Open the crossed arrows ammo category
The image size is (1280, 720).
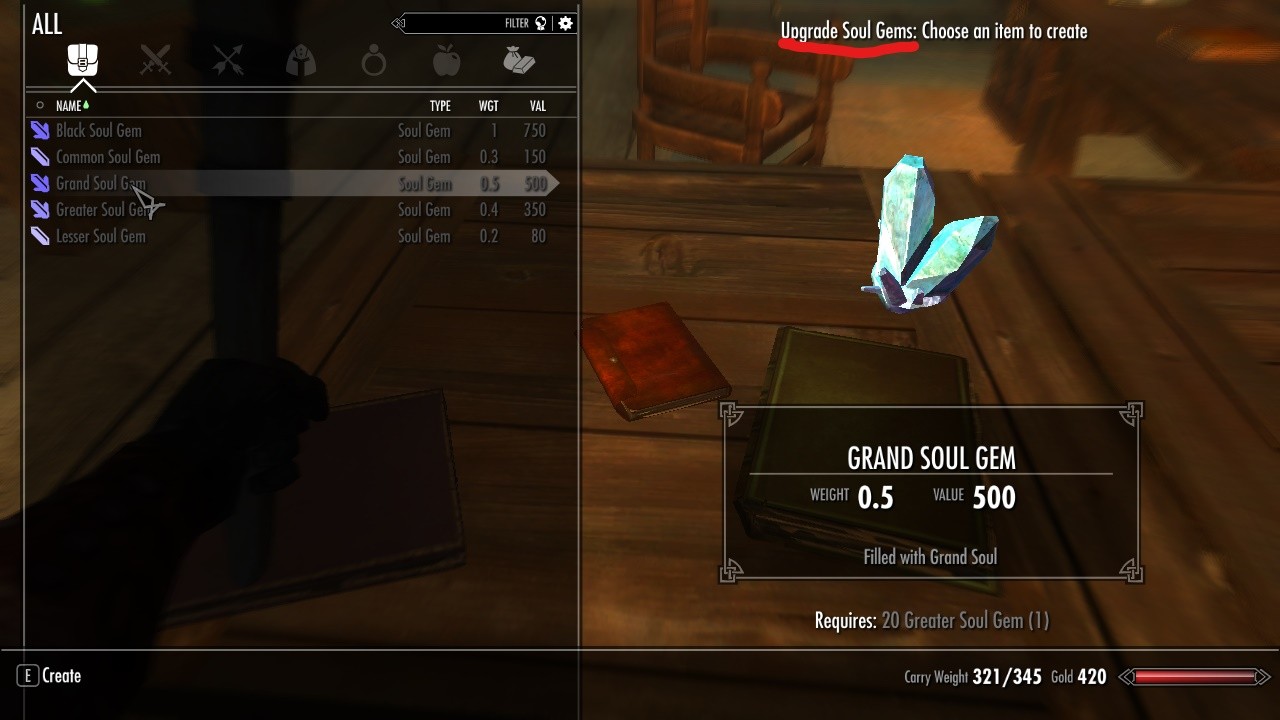coord(228,61)
